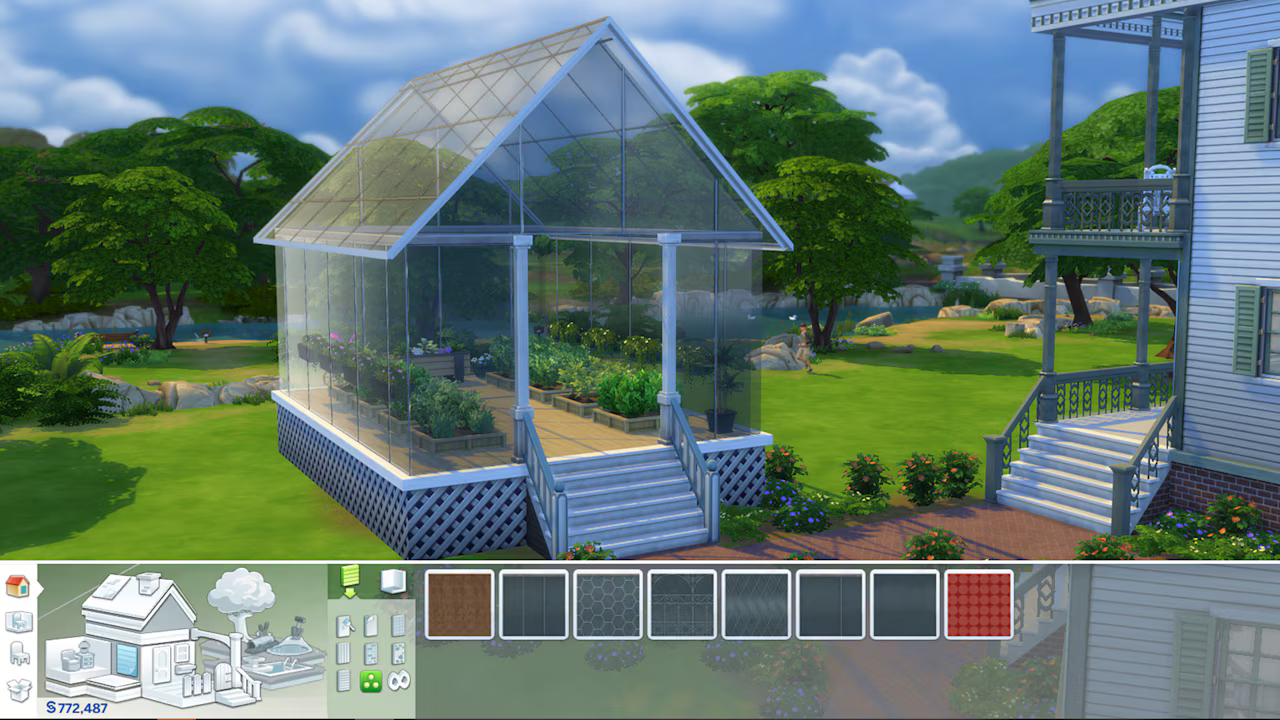Screen dimensions: 1280x720
Task: Click the front door on the catalog house
Action: point(160,663)
